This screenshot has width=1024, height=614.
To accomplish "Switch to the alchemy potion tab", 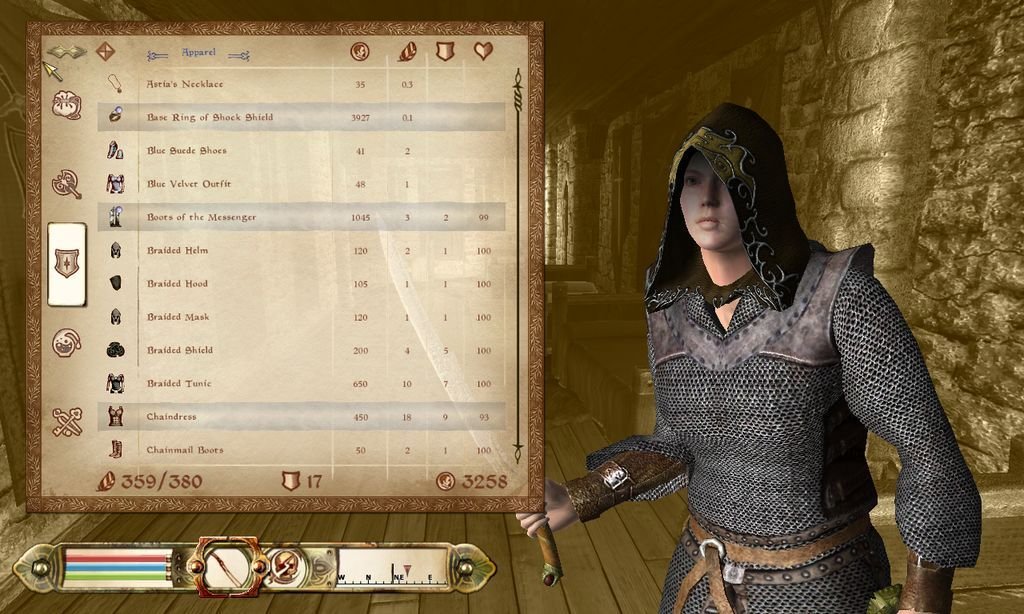I will (67, 343).
